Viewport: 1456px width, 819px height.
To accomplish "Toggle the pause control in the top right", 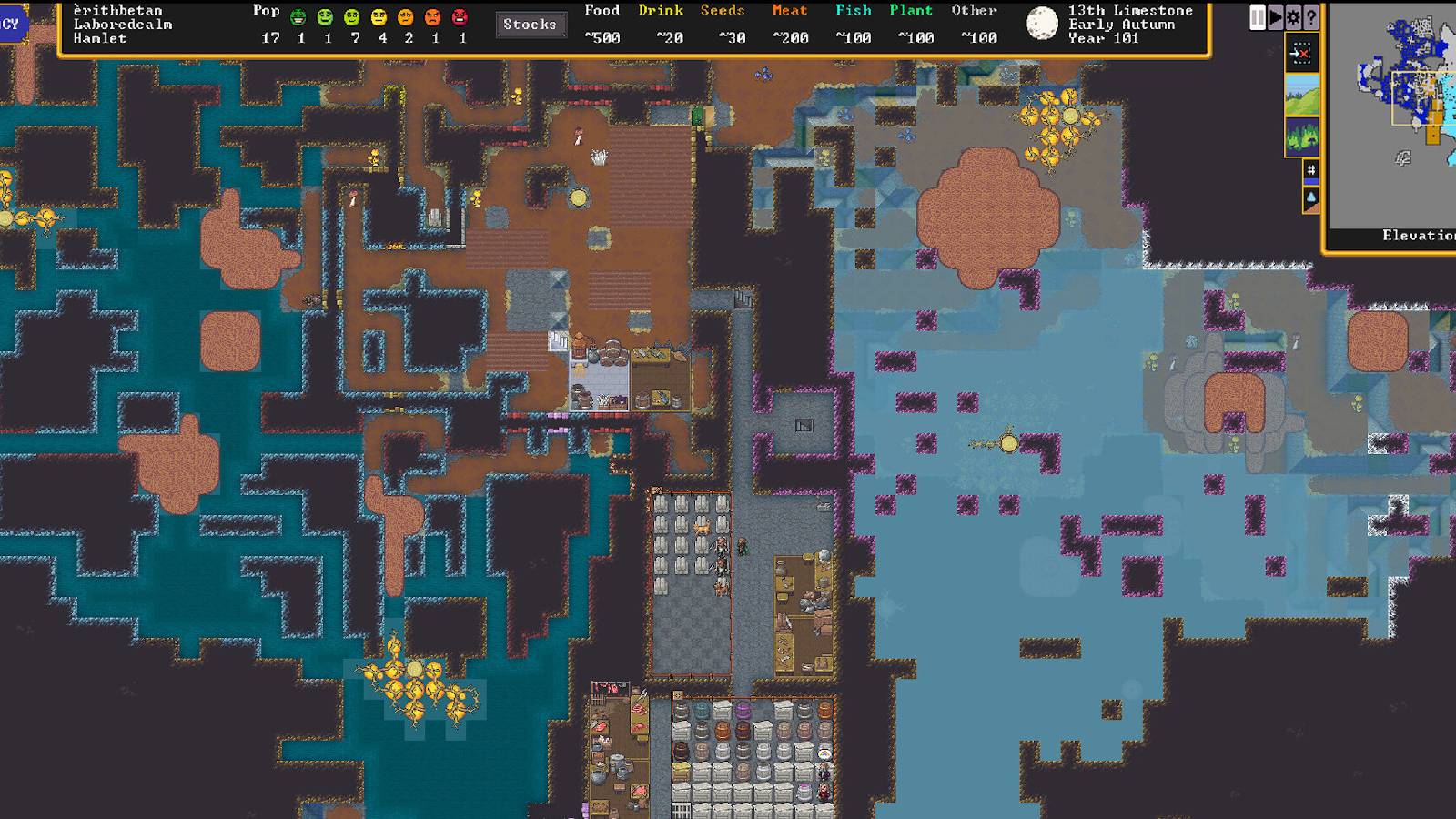I will click(x=1258, y=15).
